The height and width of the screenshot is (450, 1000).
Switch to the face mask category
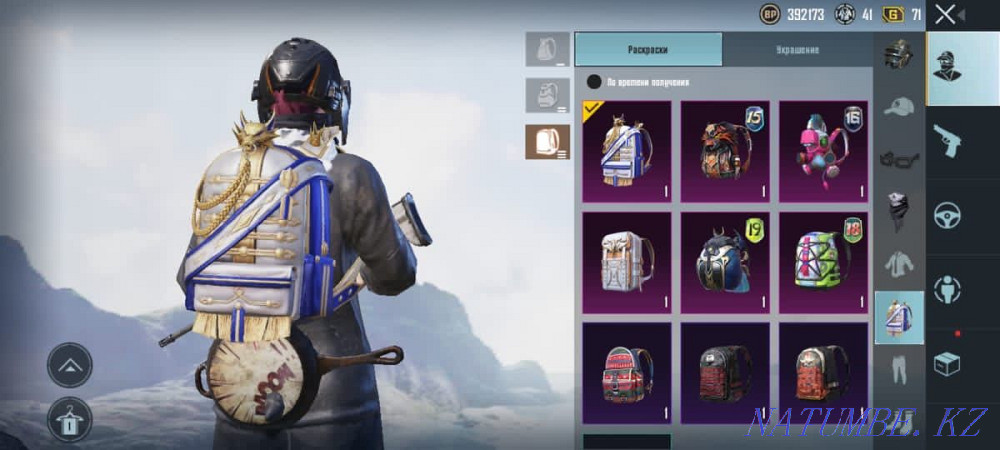899,212
